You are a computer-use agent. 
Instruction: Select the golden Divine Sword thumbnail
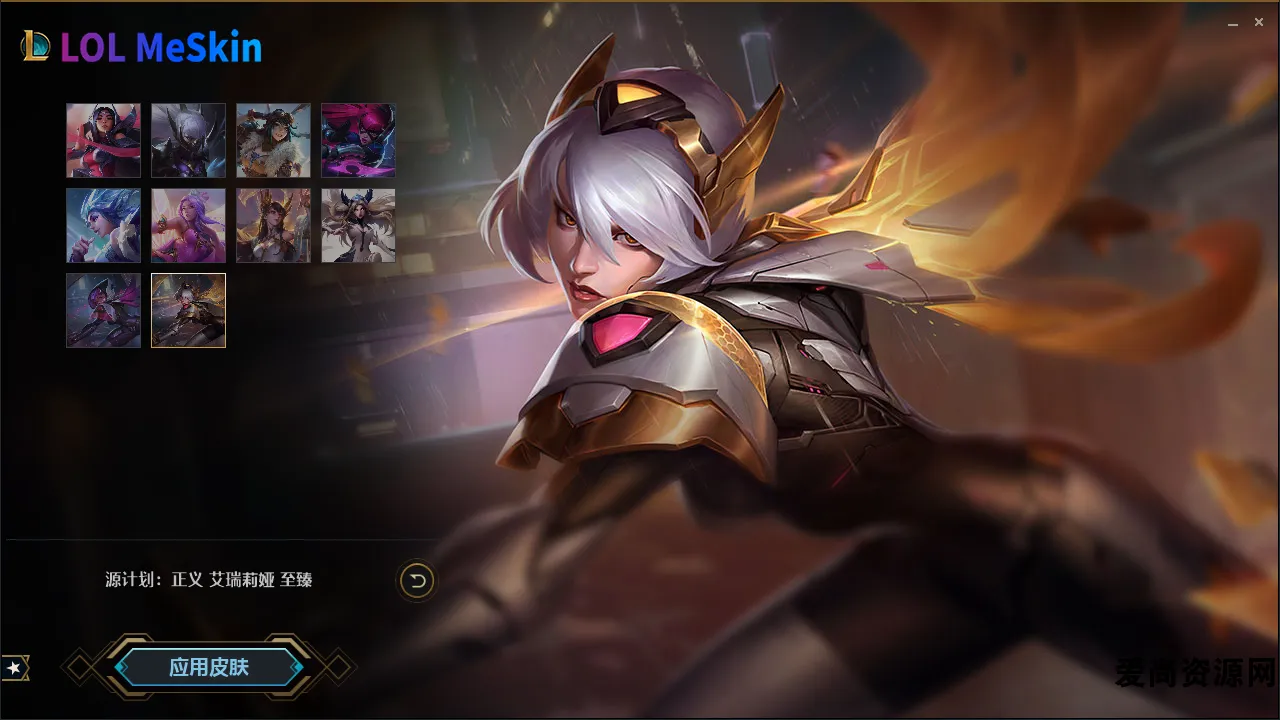pos(273,225)
